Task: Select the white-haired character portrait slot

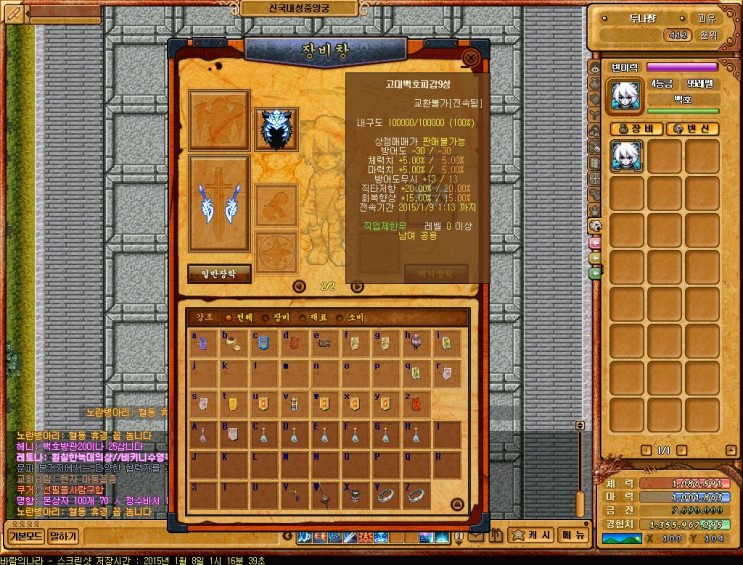Action: coord(627,155)
